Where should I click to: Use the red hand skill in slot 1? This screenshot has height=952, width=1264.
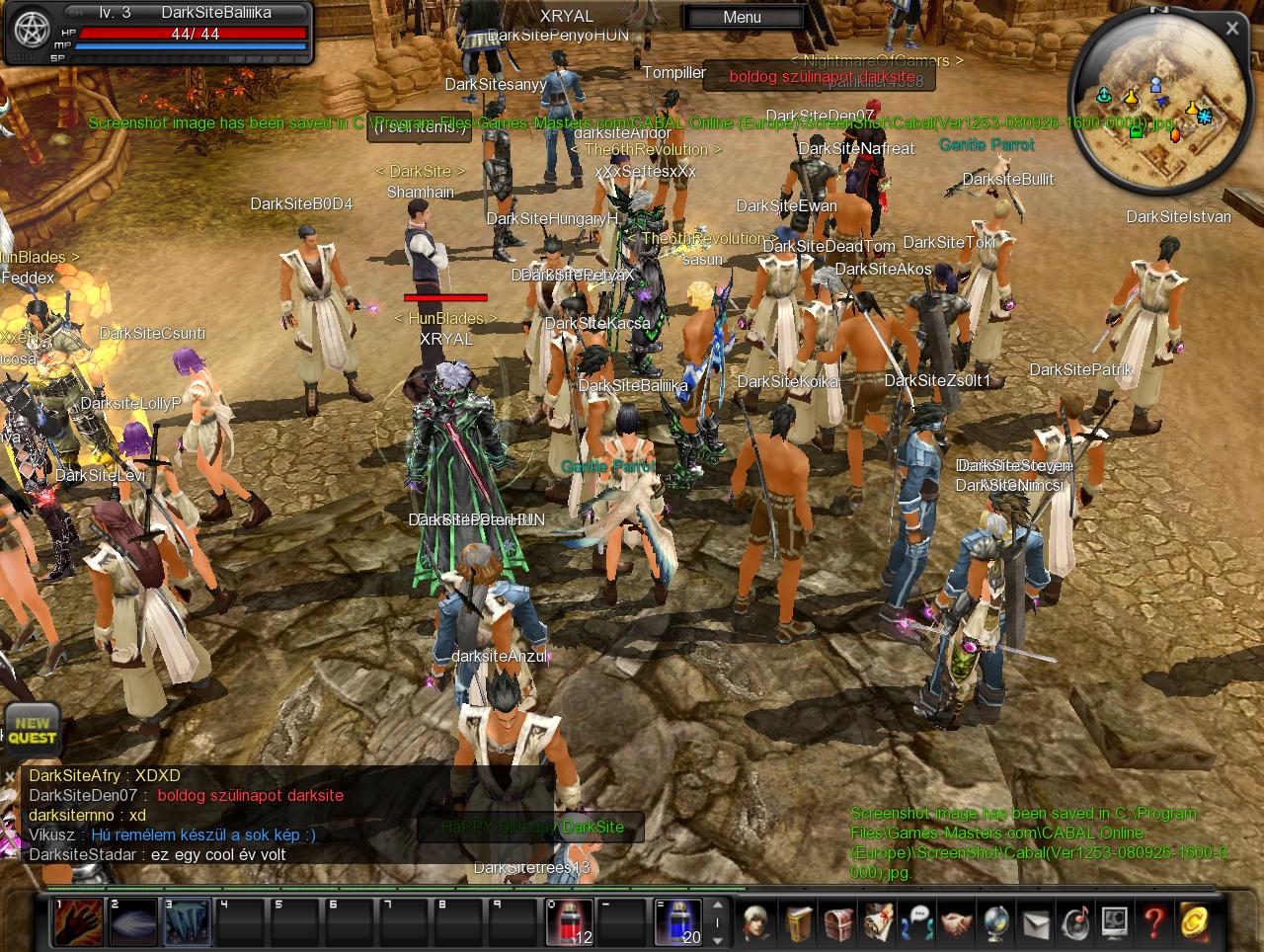78,922
